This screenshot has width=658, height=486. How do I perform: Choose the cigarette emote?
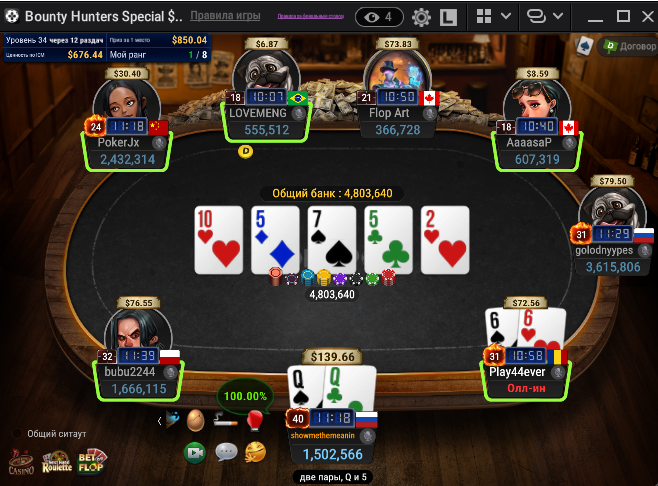225,421
